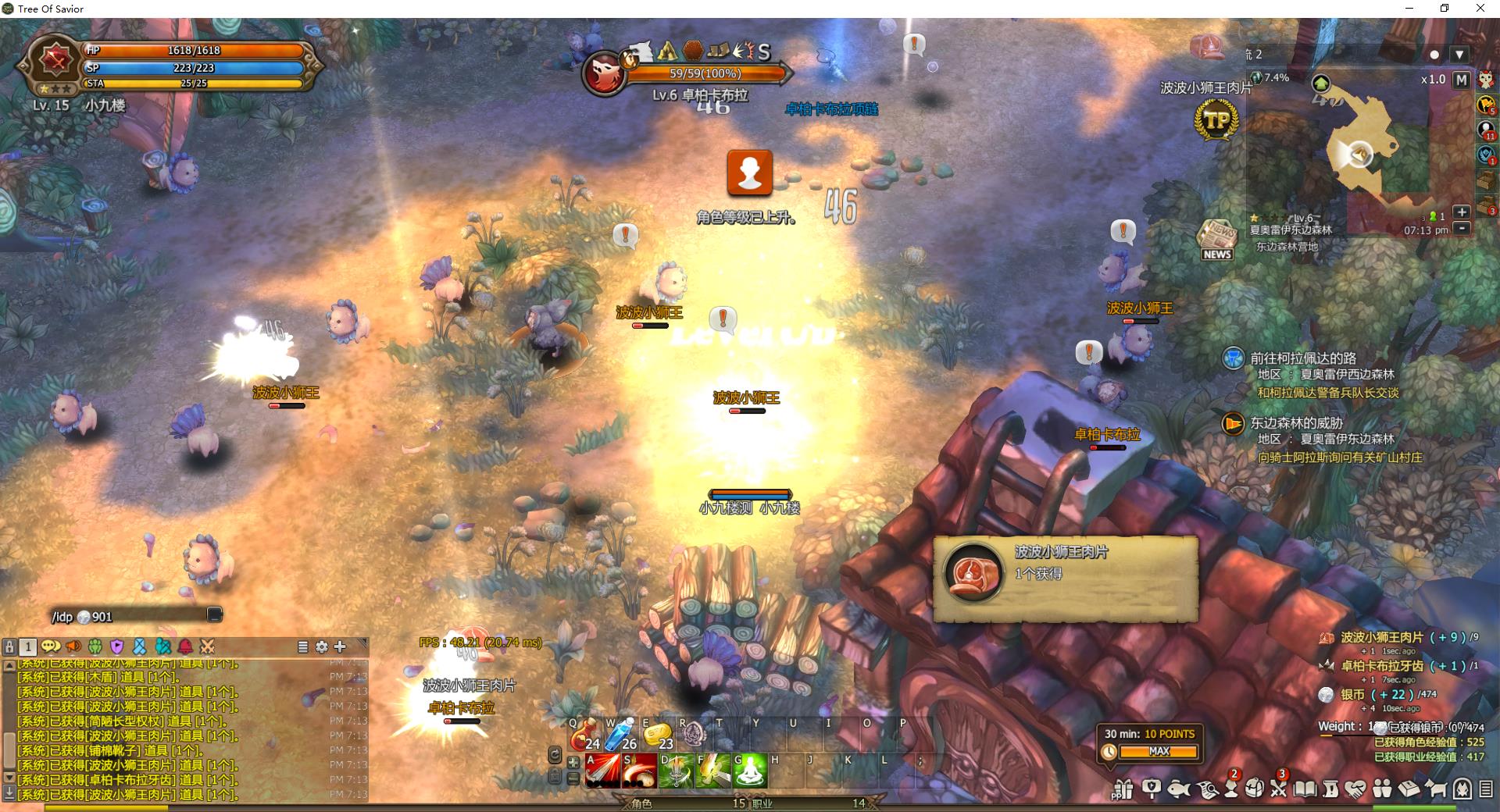Open the open-book journal icon

click(1305, 789)
